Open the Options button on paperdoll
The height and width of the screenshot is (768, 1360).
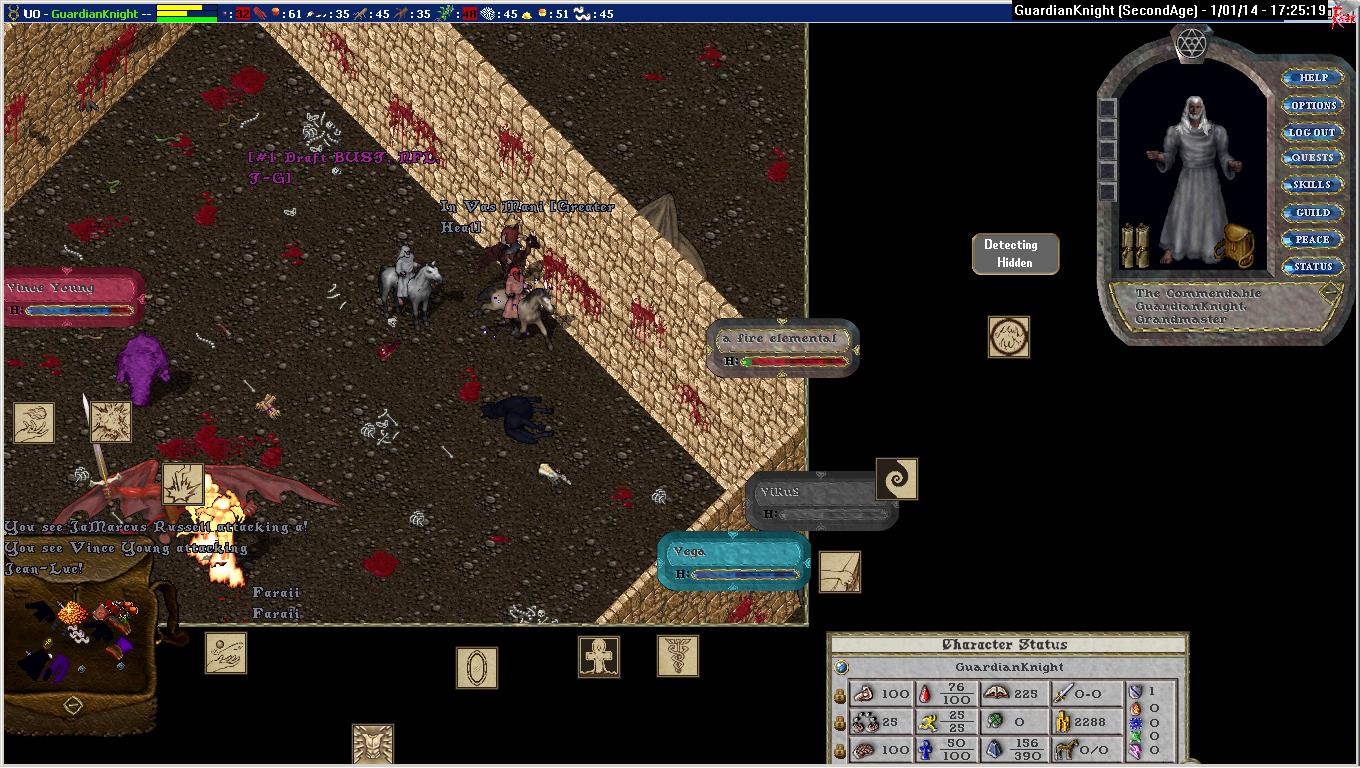[1313, 105]
